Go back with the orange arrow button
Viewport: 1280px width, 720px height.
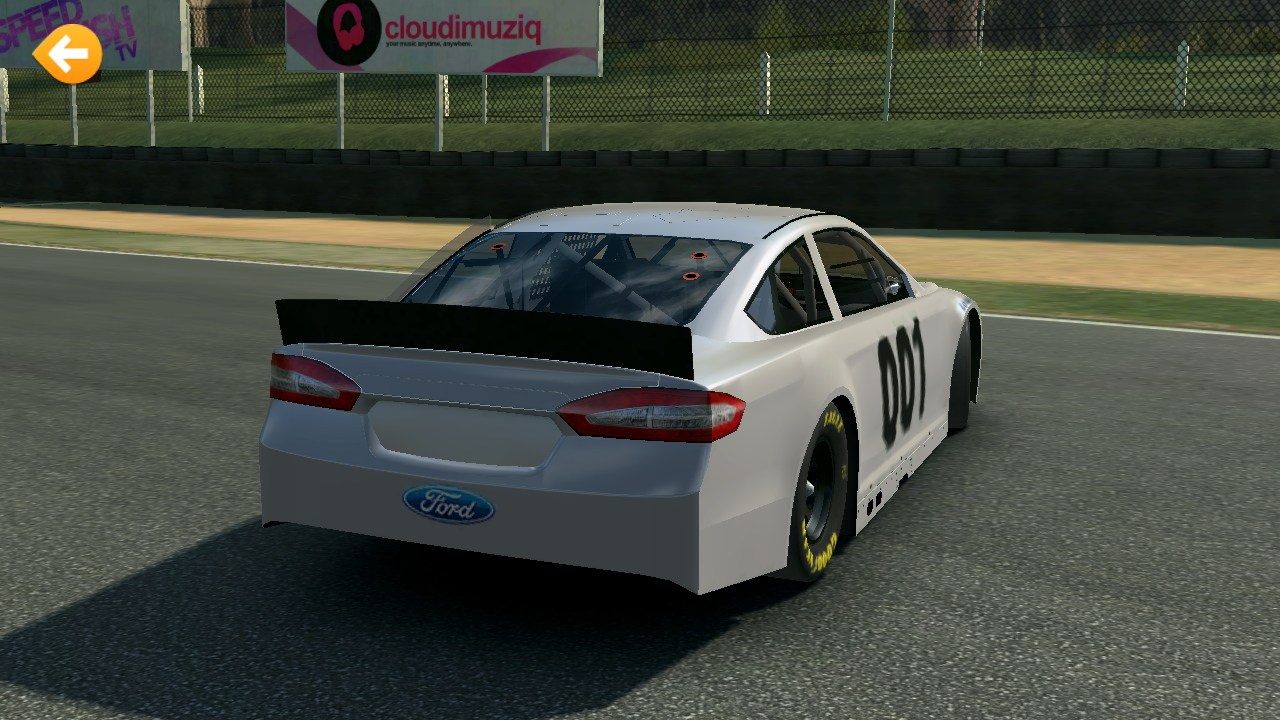(x=67, y=54)
